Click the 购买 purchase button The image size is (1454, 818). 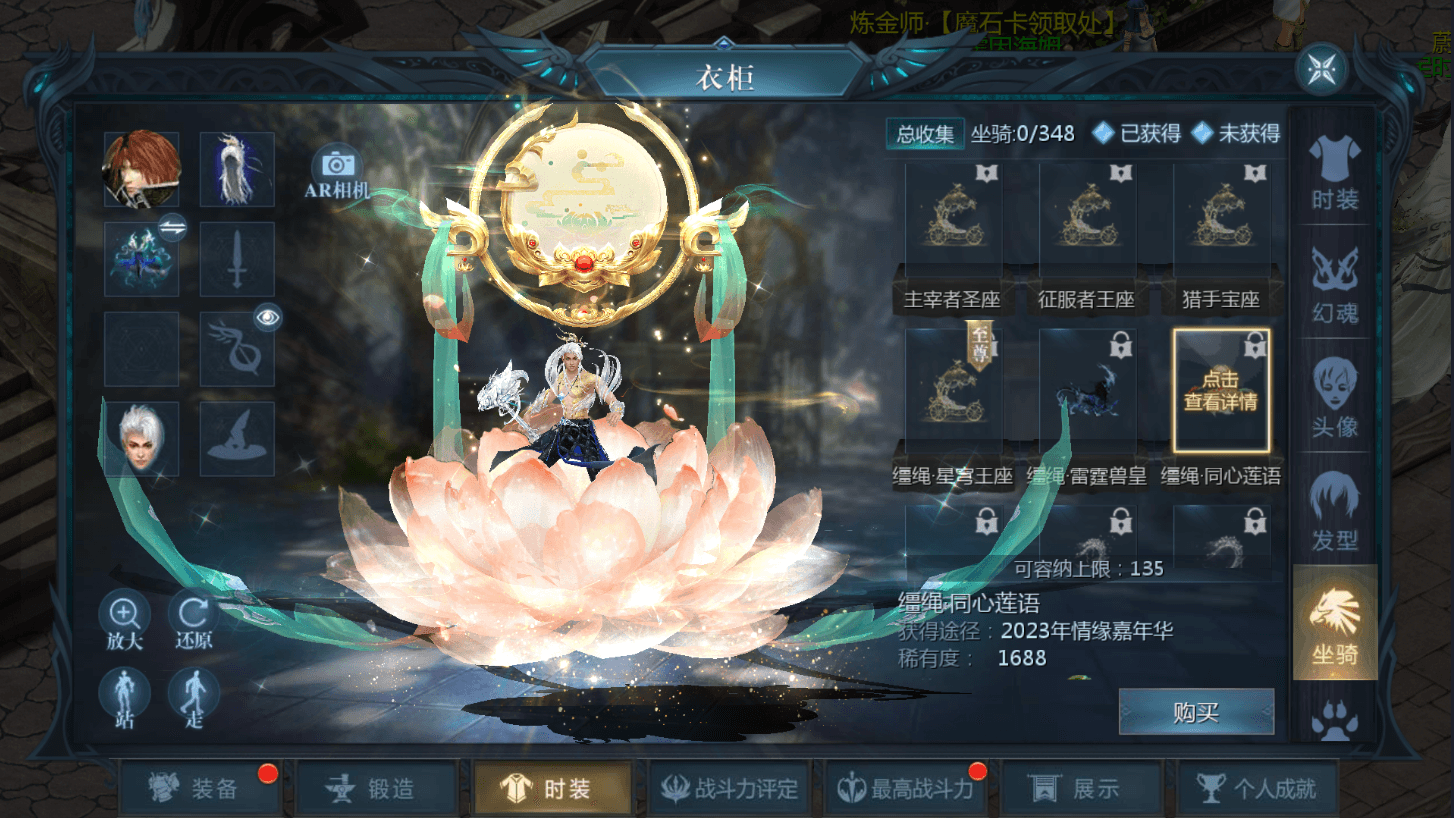[1196, 711]
